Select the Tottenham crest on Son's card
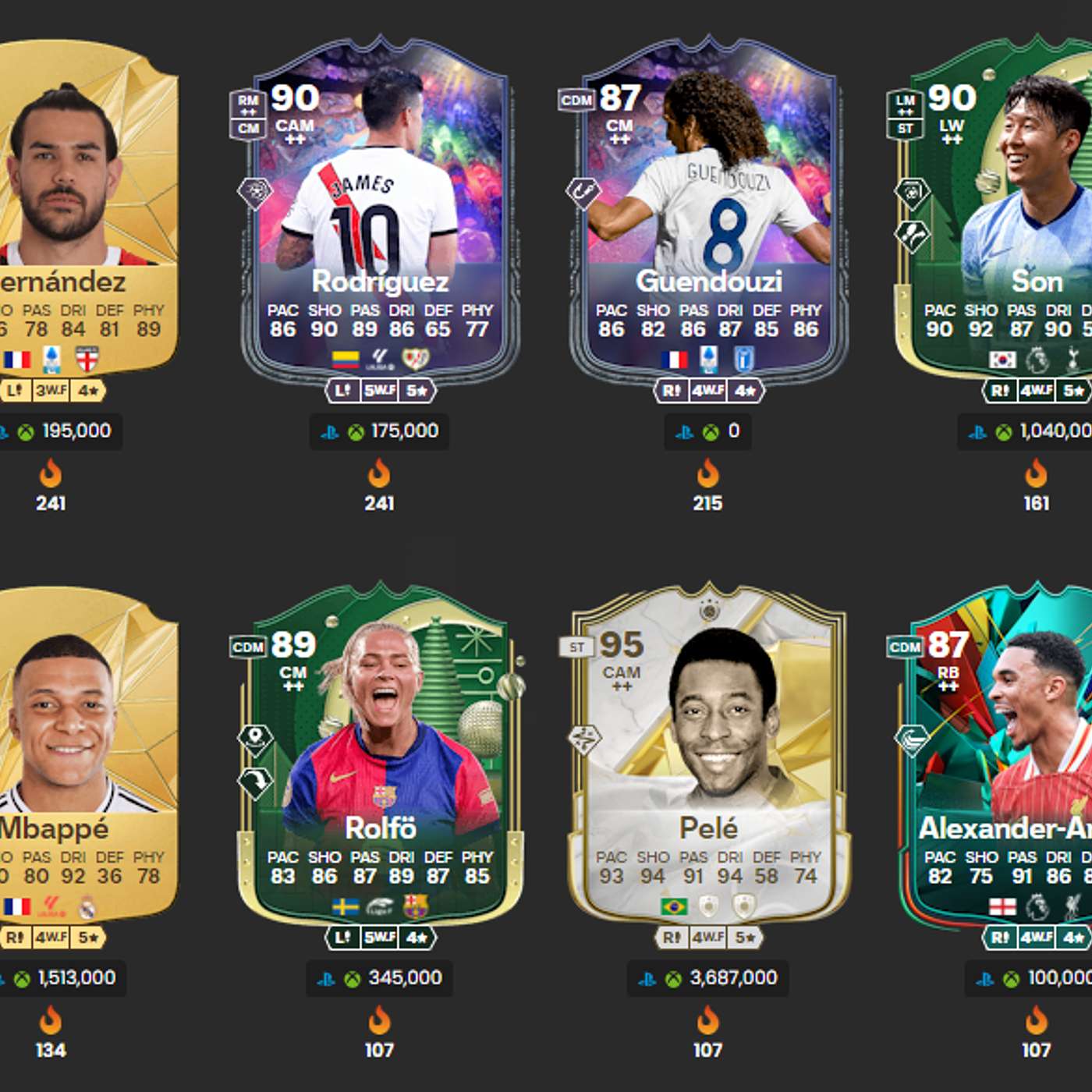Image resolution: width=1092 pixels, height=1092 pixels. pyautogui.click(x=1073, y=358)
